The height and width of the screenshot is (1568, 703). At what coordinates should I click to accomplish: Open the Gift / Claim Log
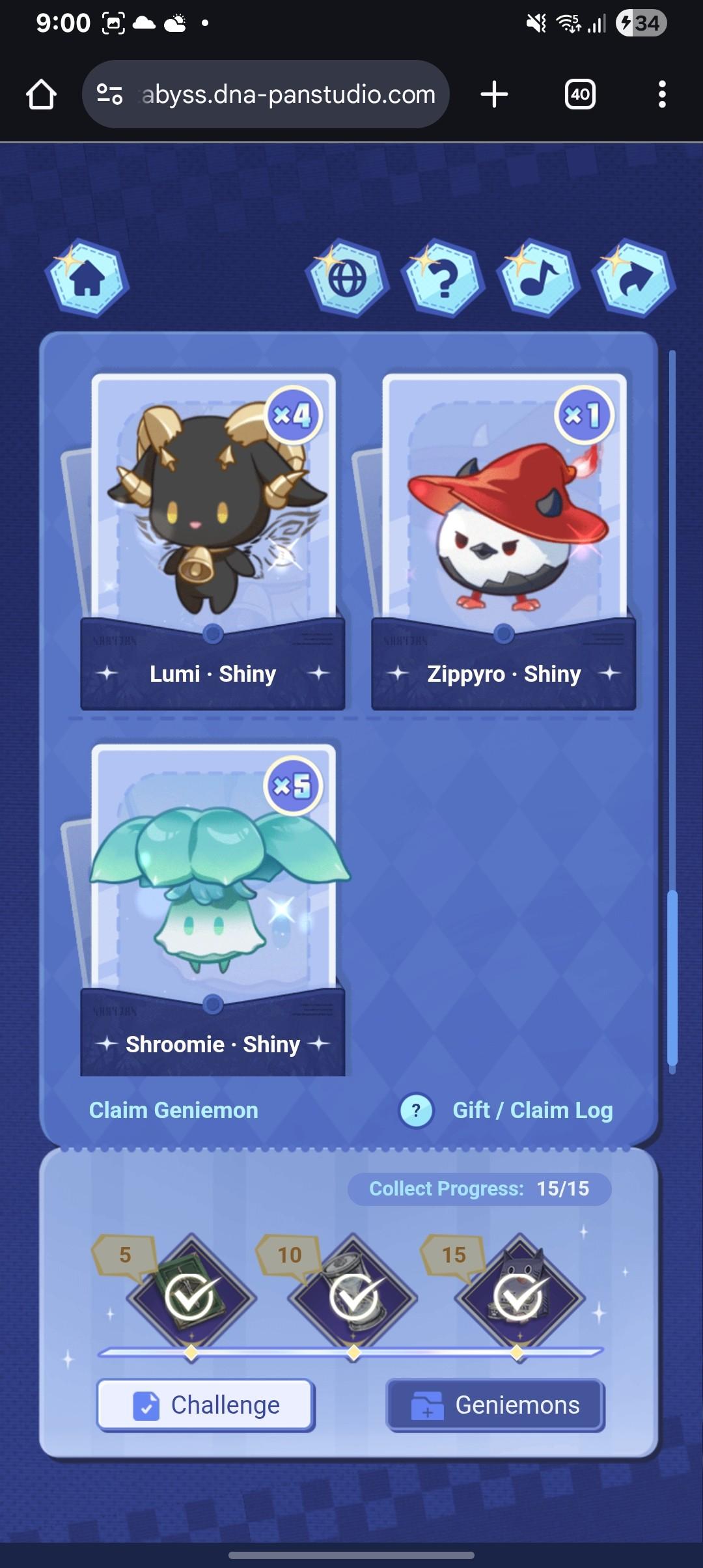532,1110
